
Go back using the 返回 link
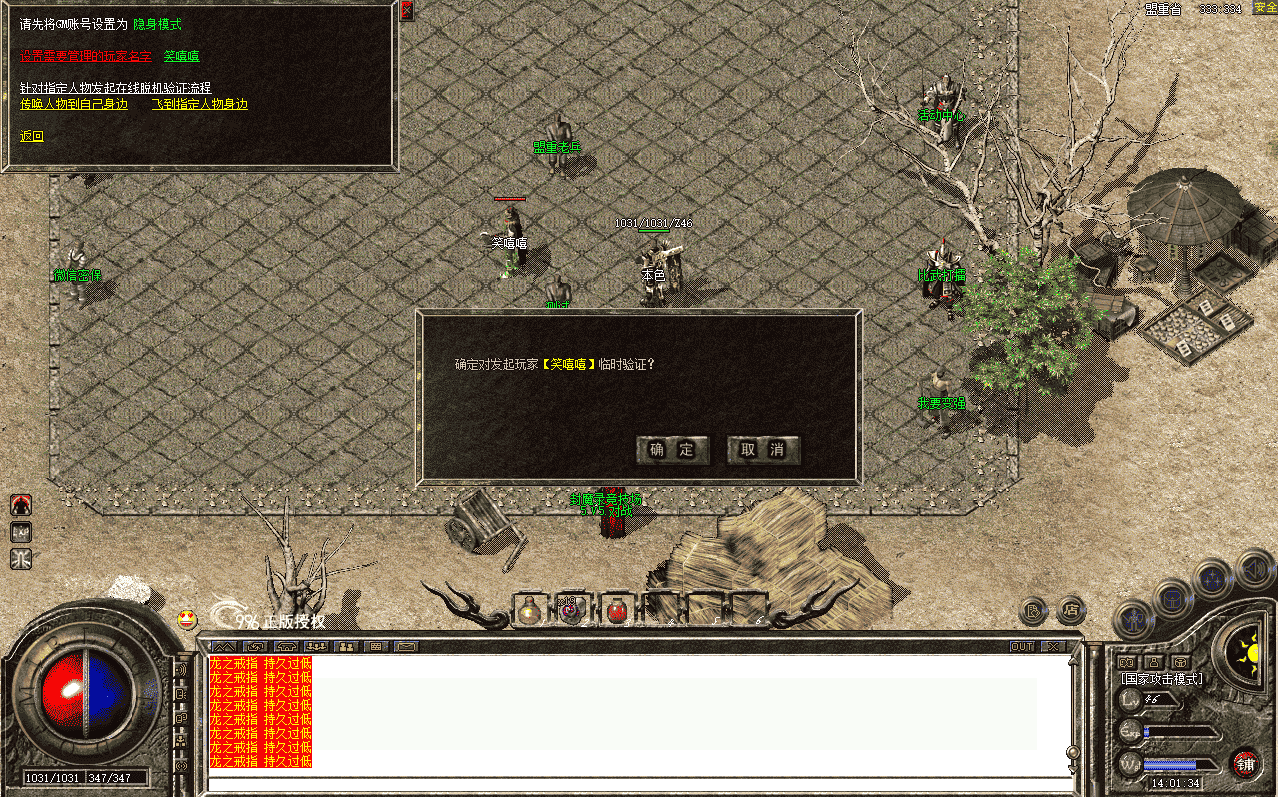coord(32,136)
